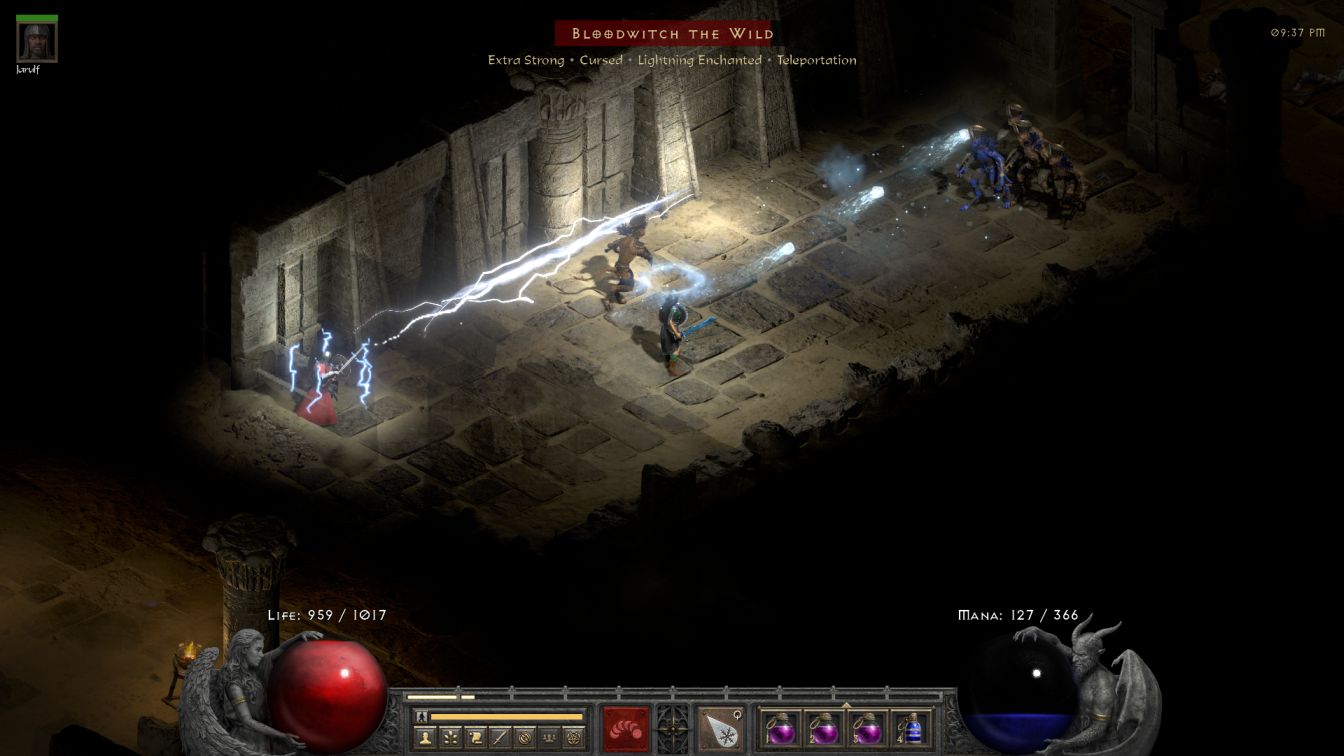Open the quest log scroll icon

pos(475,738)
